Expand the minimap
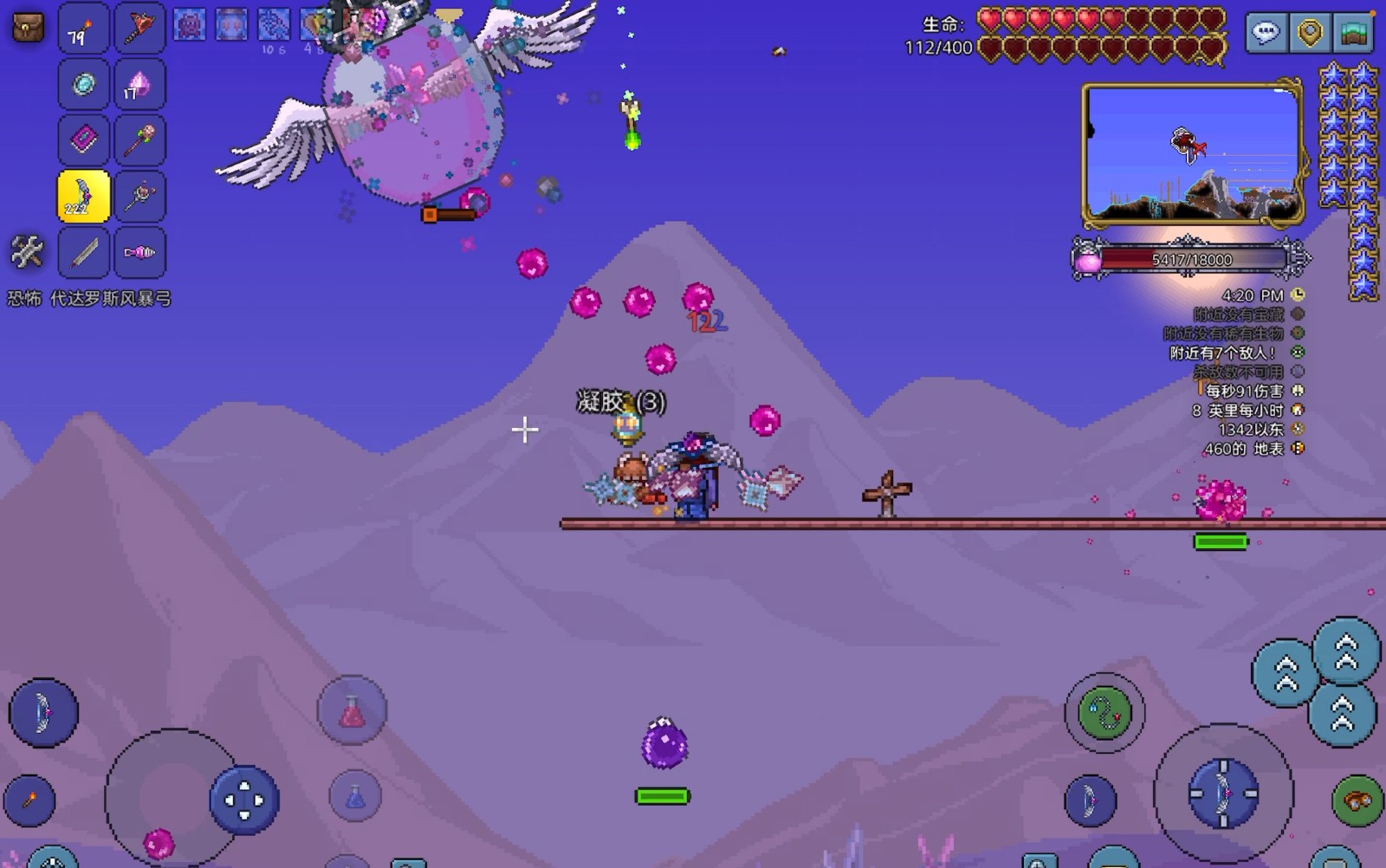1386x868 pixels. pos(1192,154)
